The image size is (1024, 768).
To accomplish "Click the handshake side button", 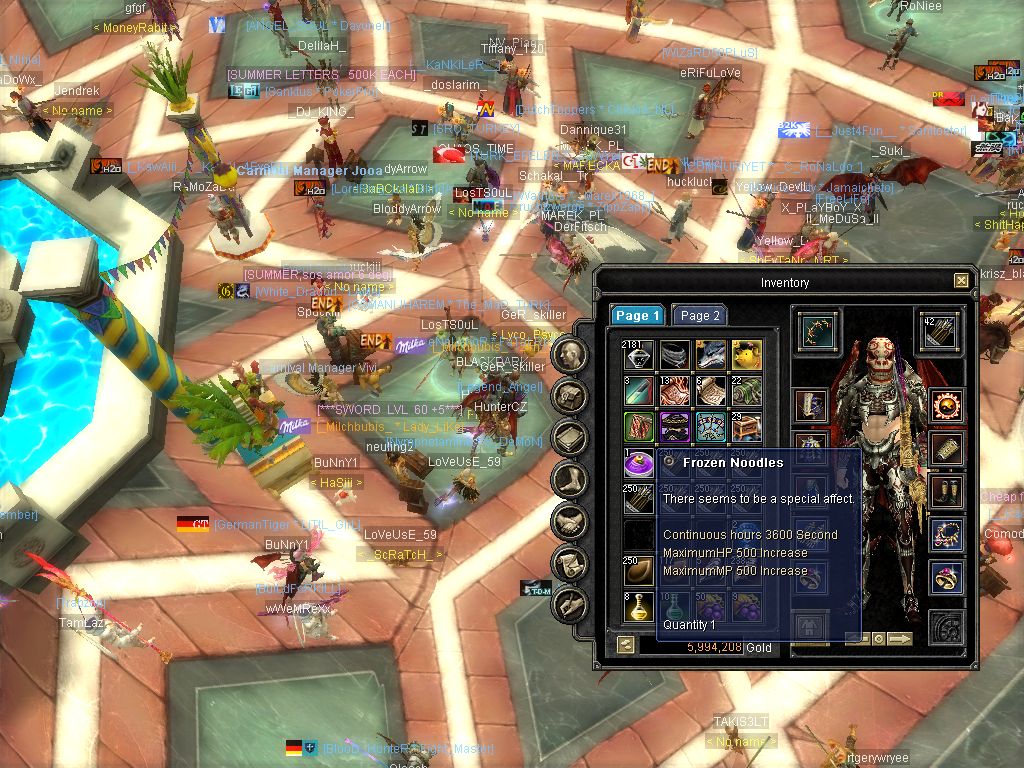I will pos(570,521).
